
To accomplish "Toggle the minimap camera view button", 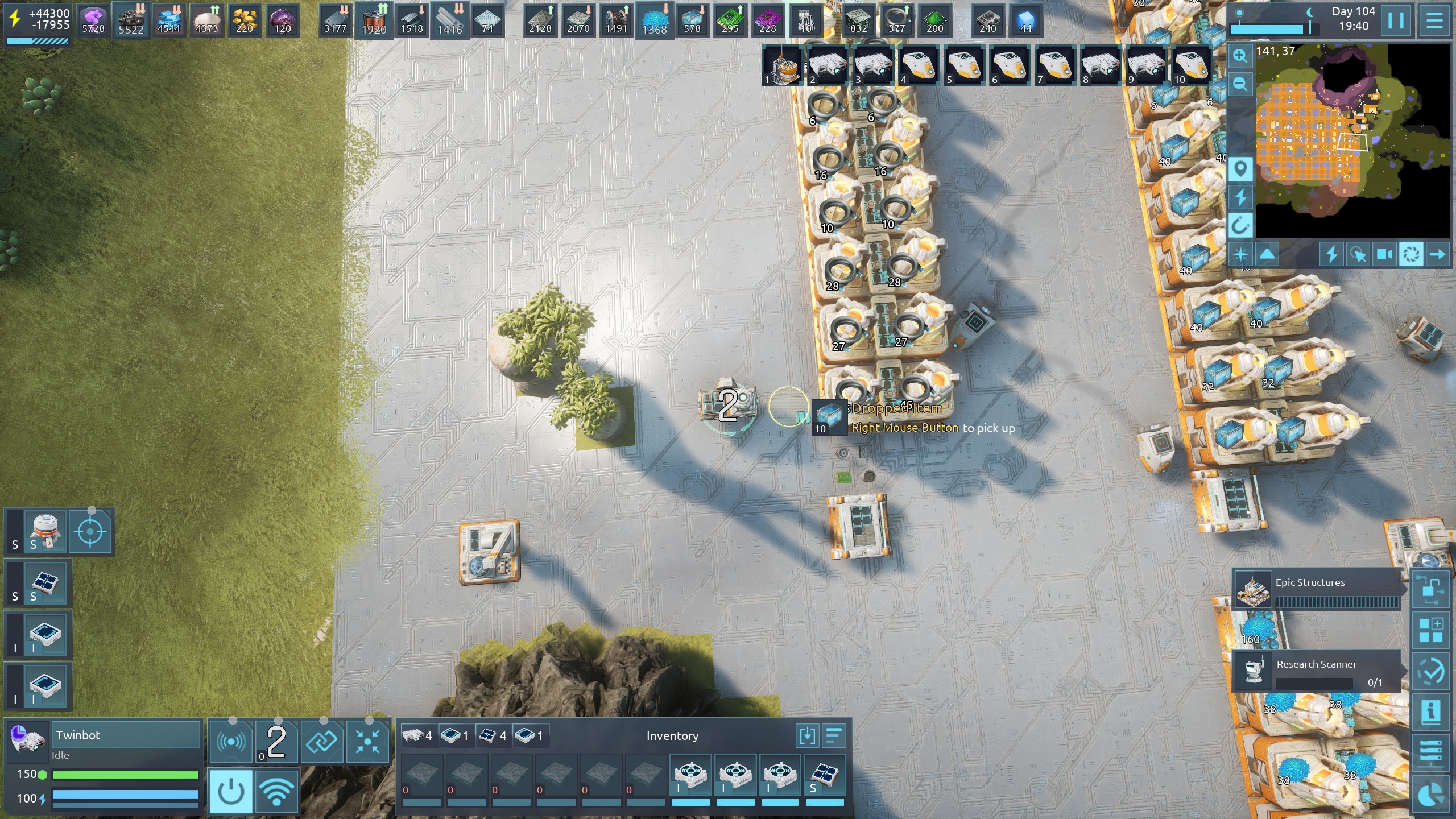I will point(1385,254).
